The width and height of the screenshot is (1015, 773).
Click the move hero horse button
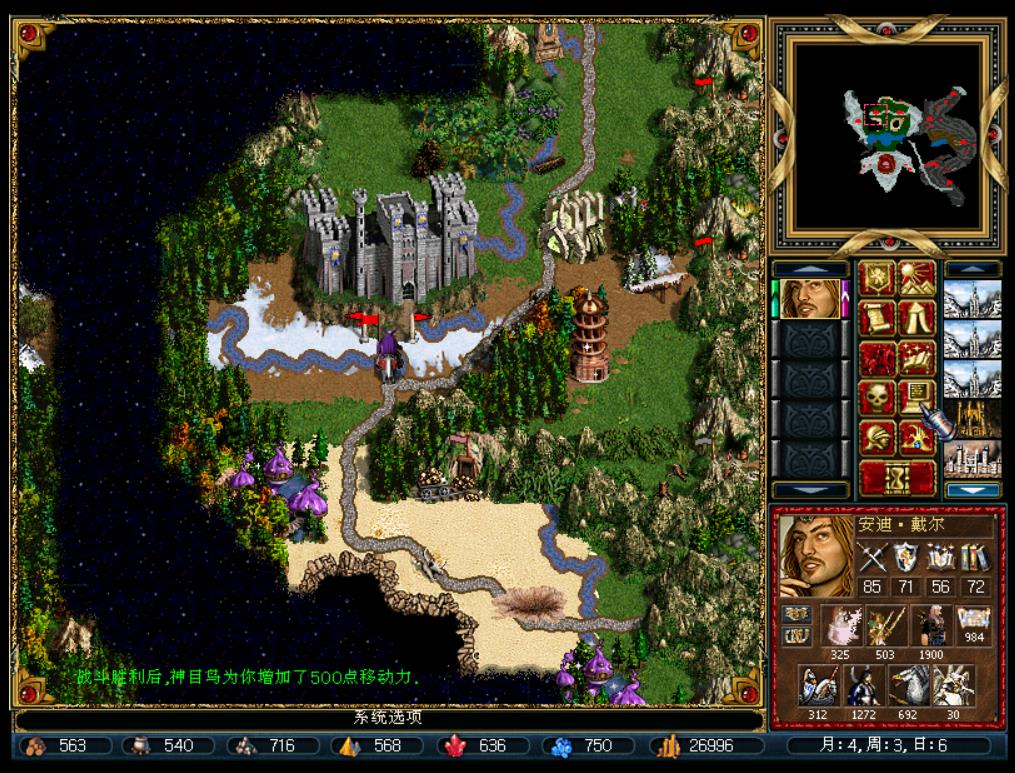tap(877, 358)
